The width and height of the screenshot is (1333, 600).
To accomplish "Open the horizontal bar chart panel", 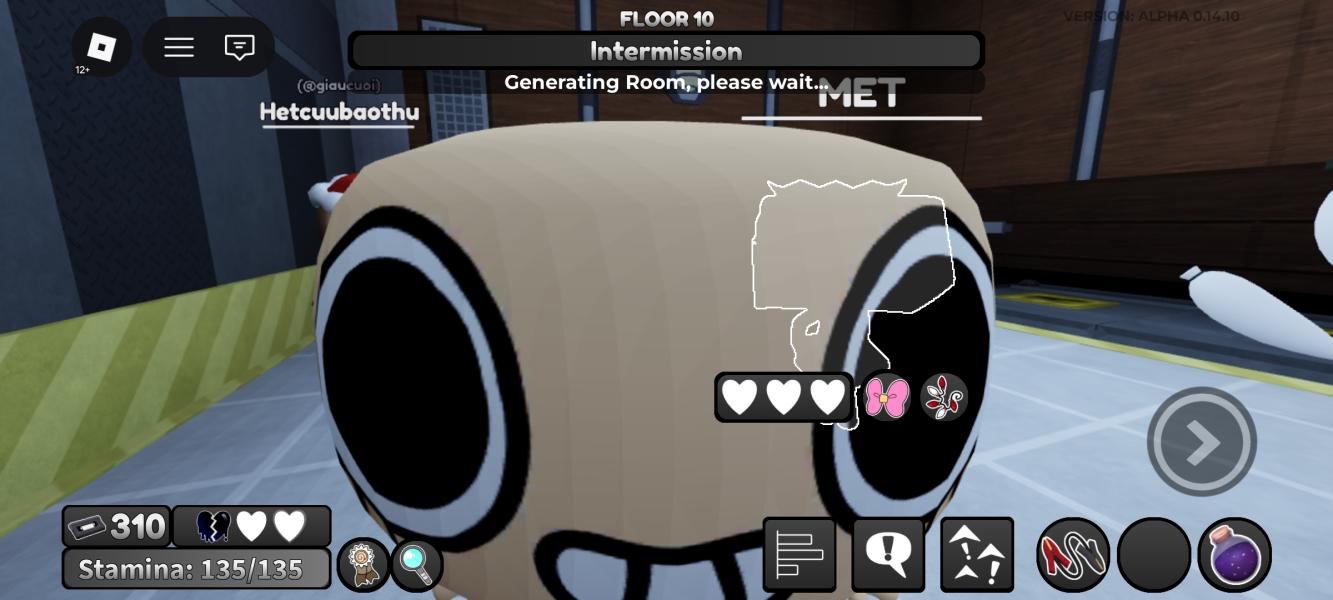I will 799,554.
